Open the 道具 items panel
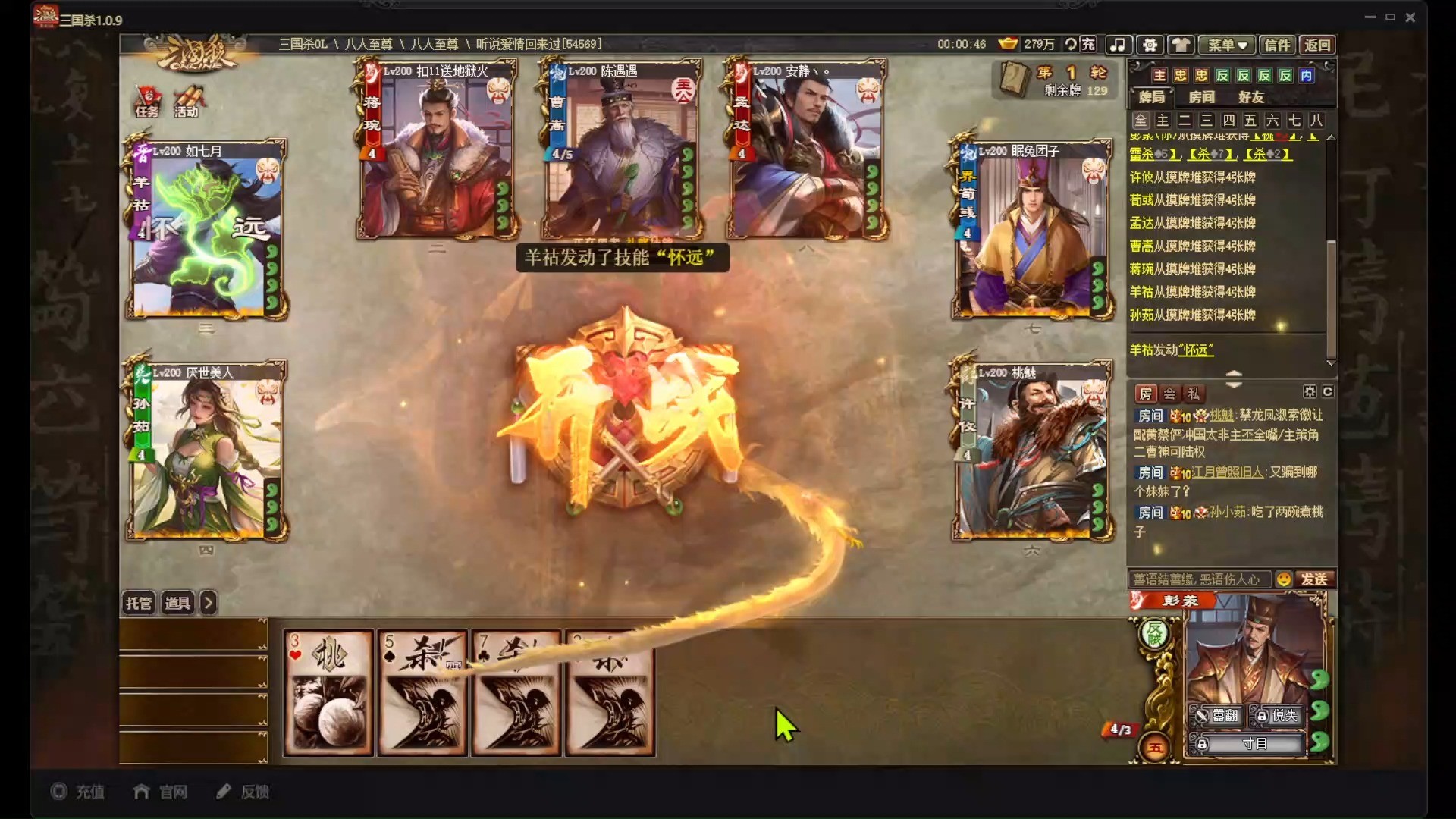This screenshot has width=1456, height=819. pyautogui.click(x=177, y=603)
